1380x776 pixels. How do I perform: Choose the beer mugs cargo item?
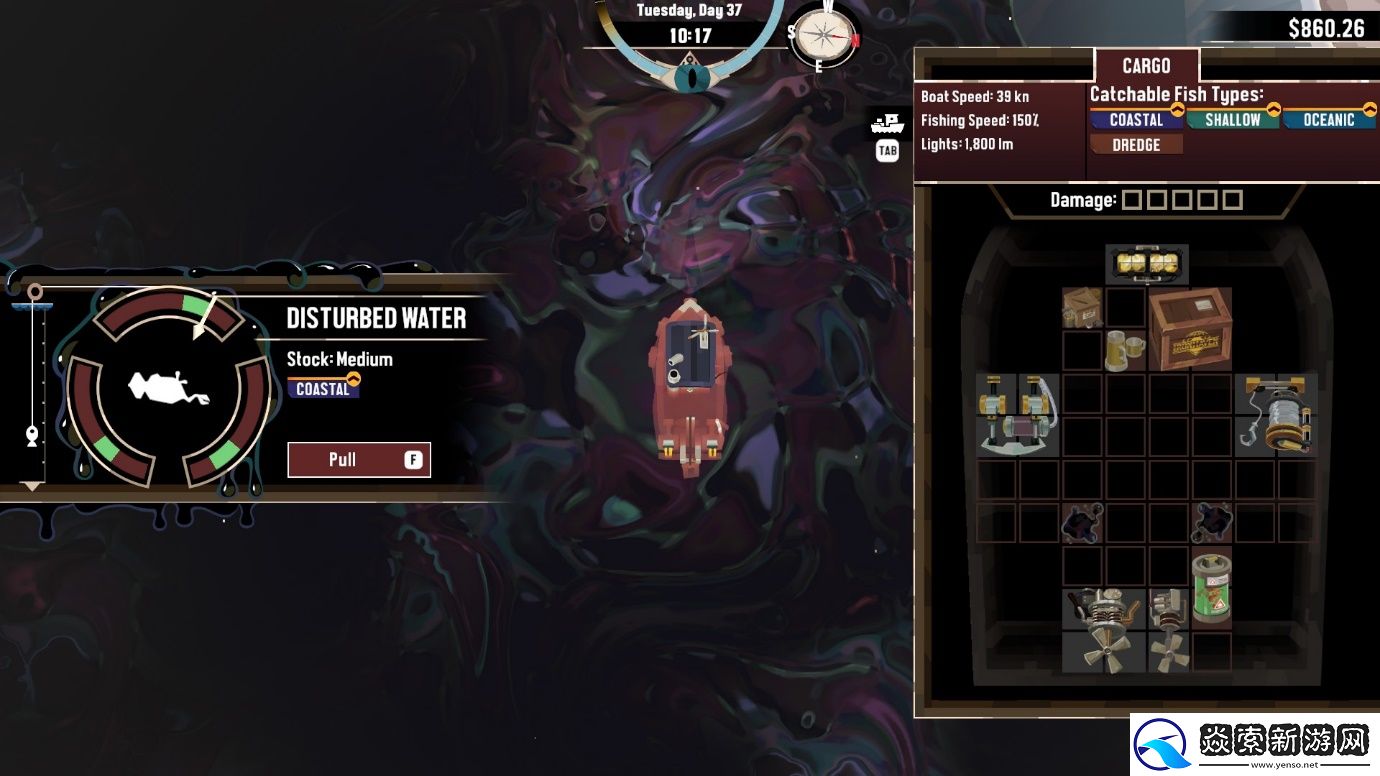[1124, 351]
